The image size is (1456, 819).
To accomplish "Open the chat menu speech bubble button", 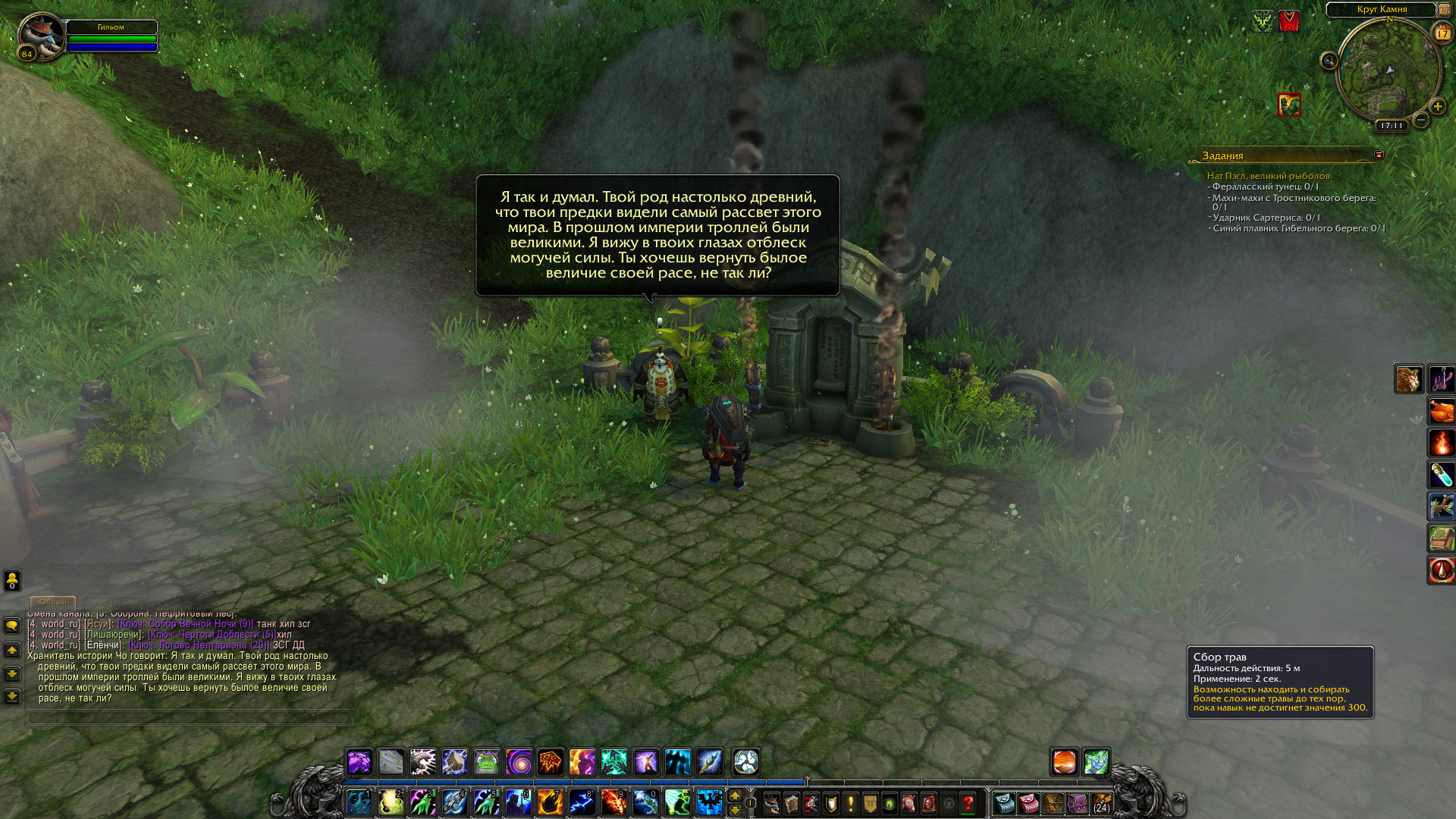I will (x=12, y=626).
